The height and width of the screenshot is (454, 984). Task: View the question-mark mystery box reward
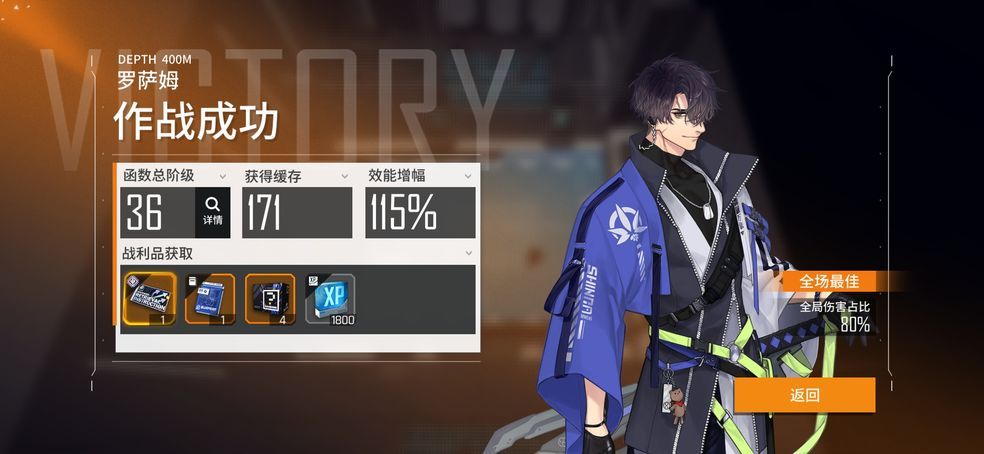coord(270,298)
